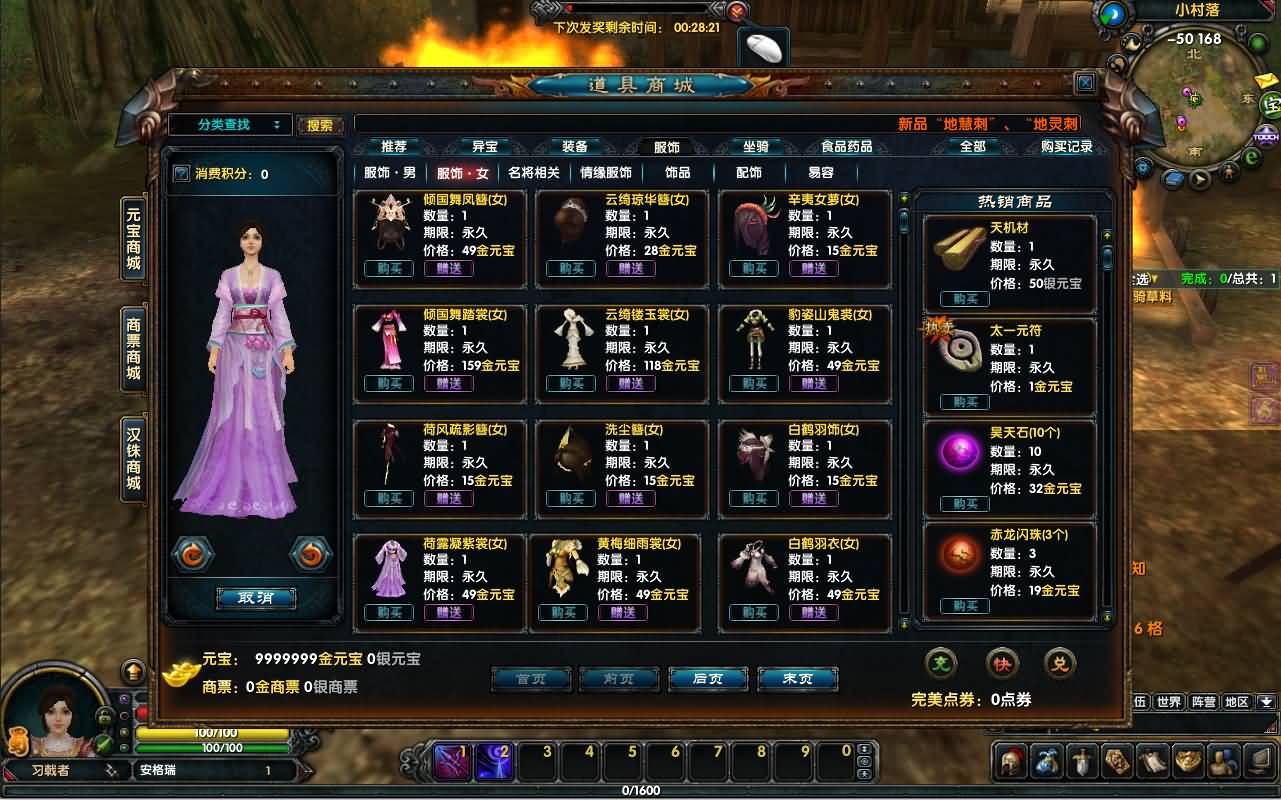This screenshot has height=800, width=1281.
Task: Rotate character preview with left rotation arrow
Action: click(x=193, y=554)
